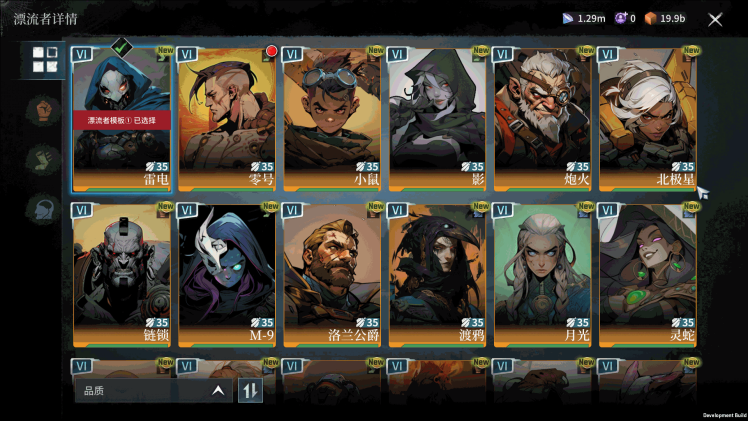The image size is (748, 421).
Task: Open the helmet head icon side tab
Action: (x=45, y=208)
